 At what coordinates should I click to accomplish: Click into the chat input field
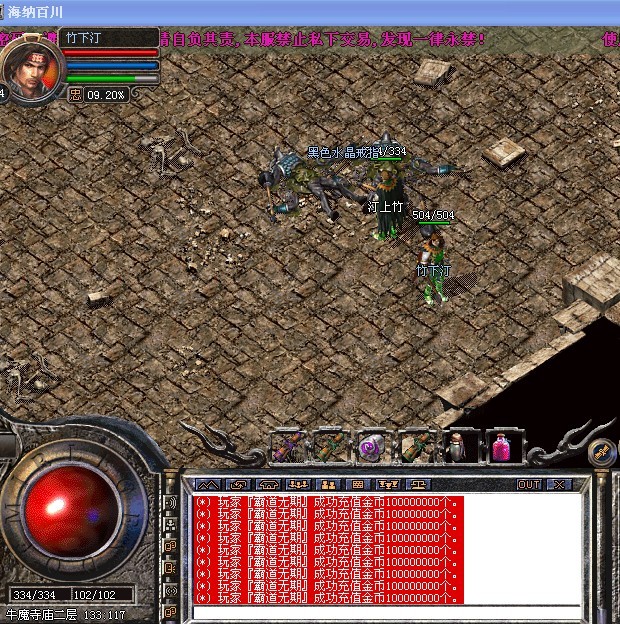385,612
